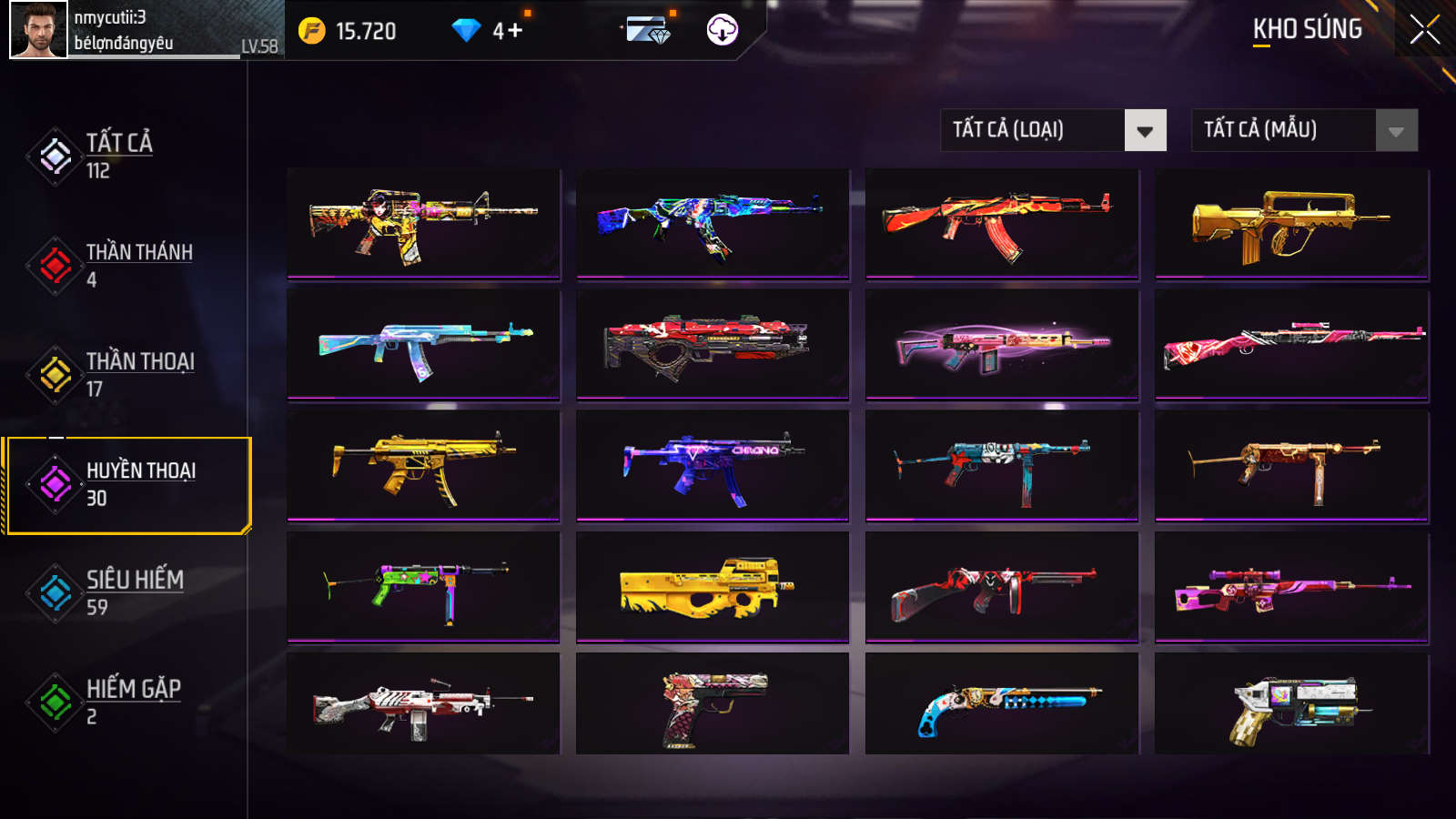The height and width of the screenshot is (819, 1456).
Task: Select the golden FAMAS skin
Action: click(1291, 224)
